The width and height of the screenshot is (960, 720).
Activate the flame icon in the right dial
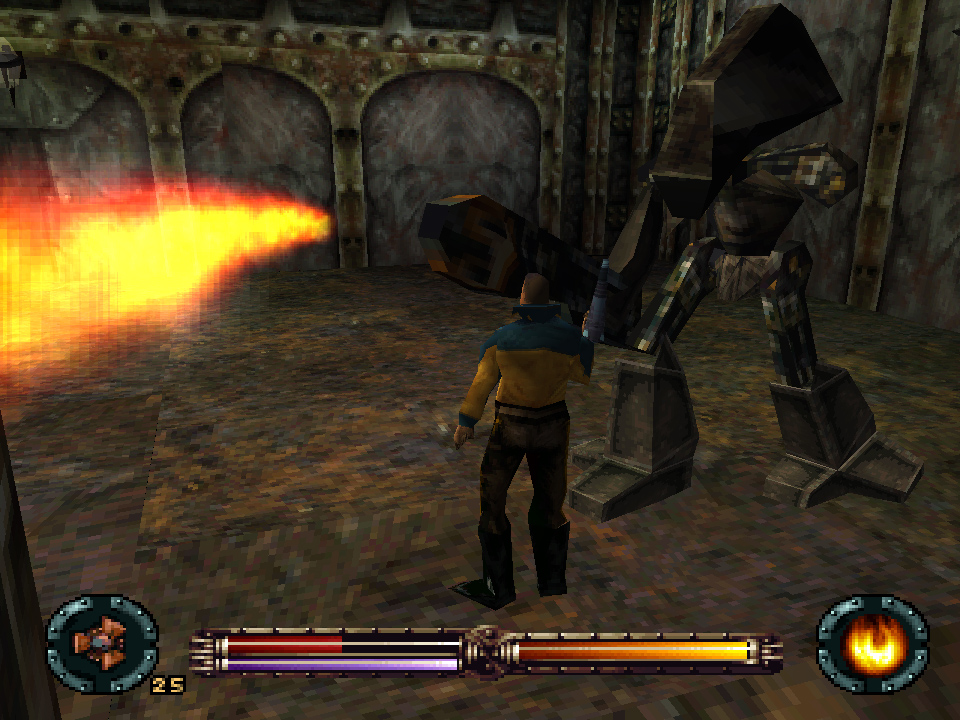pos(872,641)
